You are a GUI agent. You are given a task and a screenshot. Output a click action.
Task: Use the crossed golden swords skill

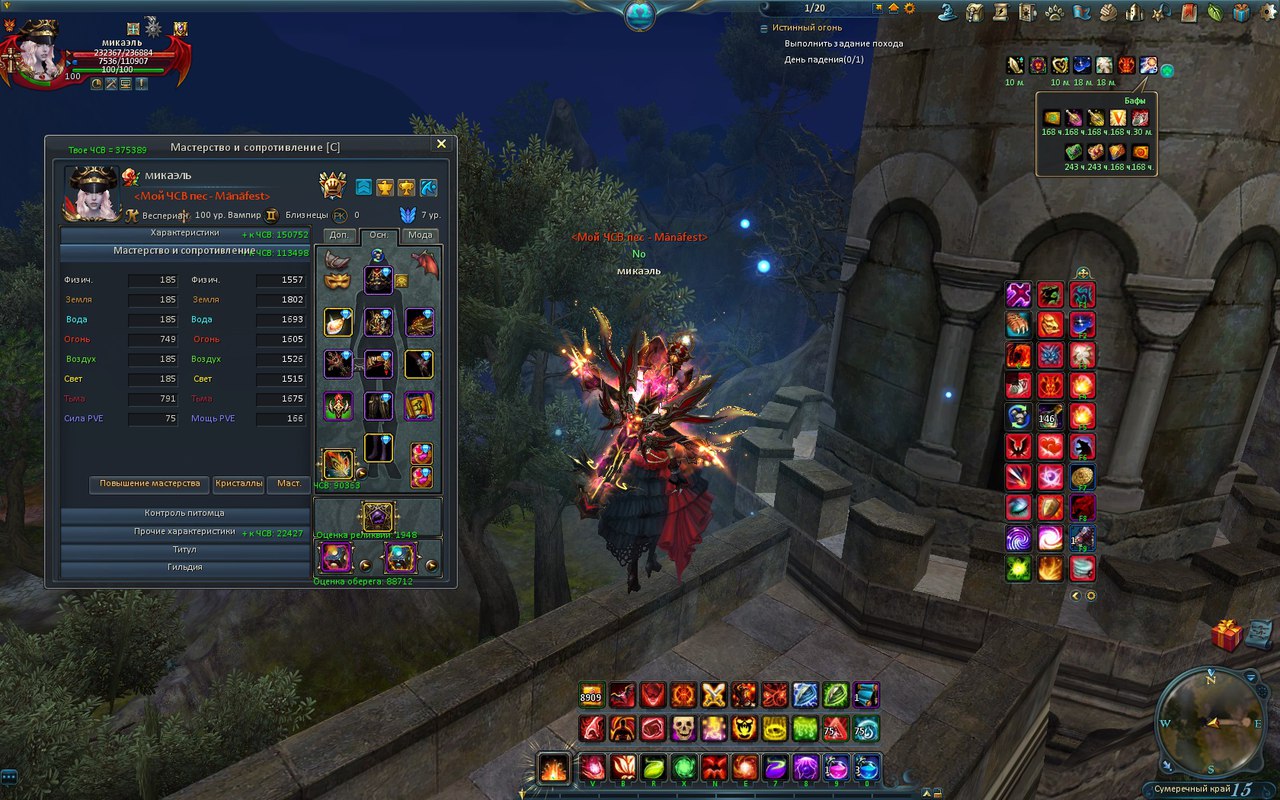click(713, 695)
